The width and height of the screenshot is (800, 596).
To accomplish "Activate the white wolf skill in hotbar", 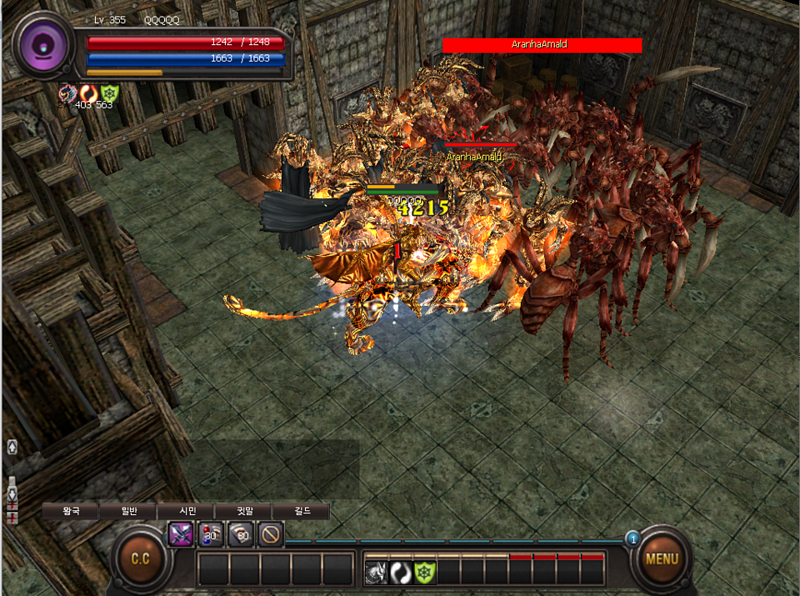I will (x=376, y=572).
